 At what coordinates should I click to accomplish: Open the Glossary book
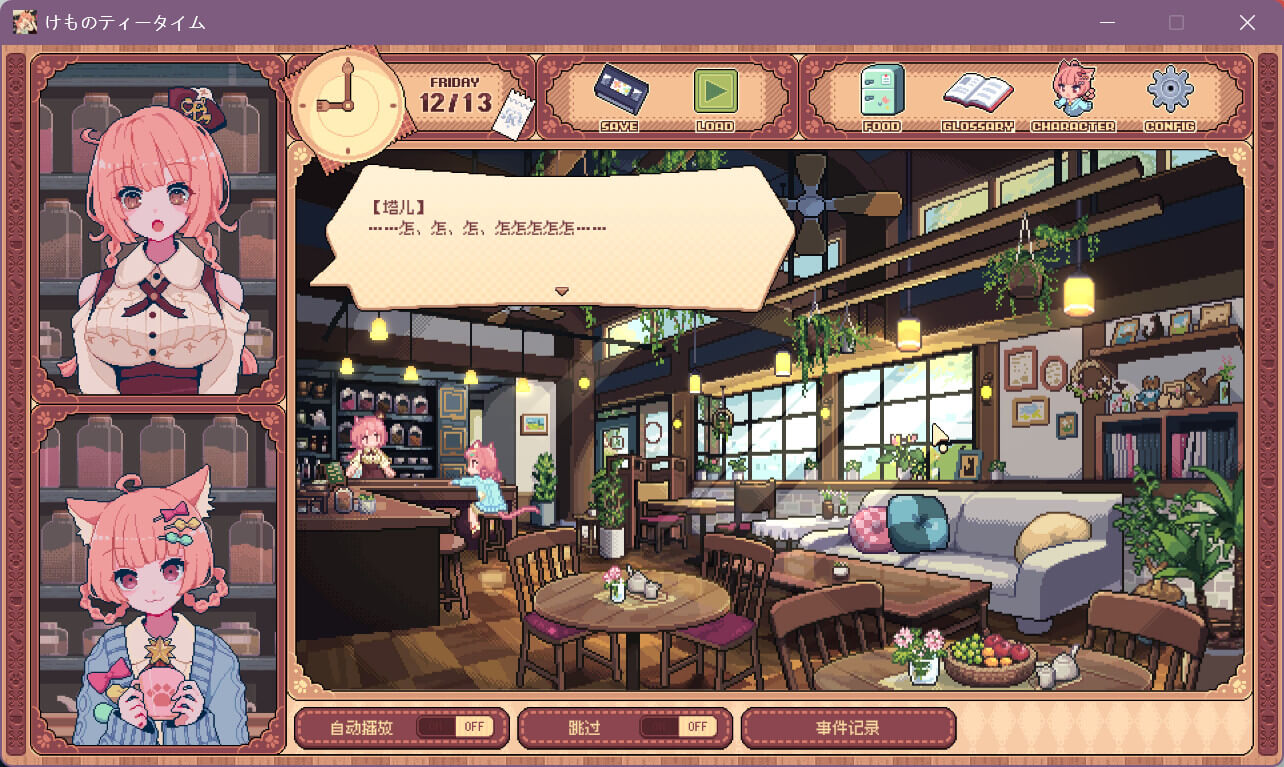(x=977, y=95)
